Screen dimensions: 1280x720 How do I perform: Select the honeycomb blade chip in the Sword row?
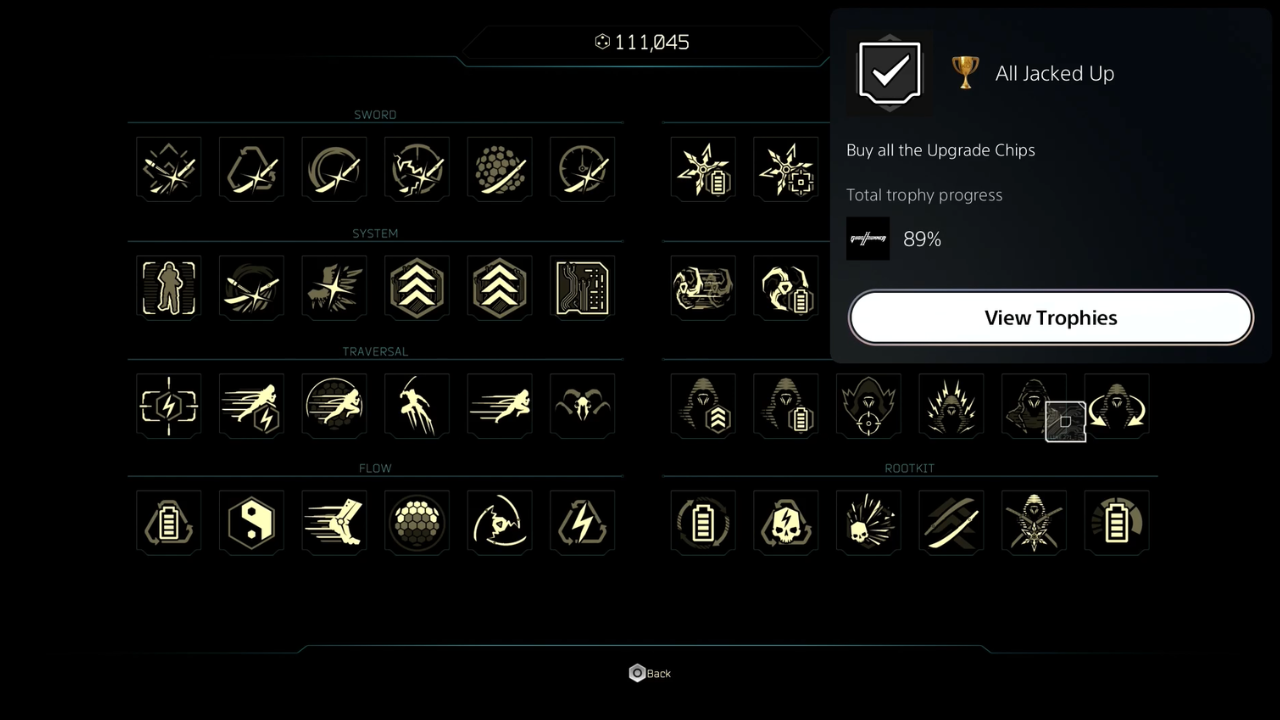coord(499,168)
